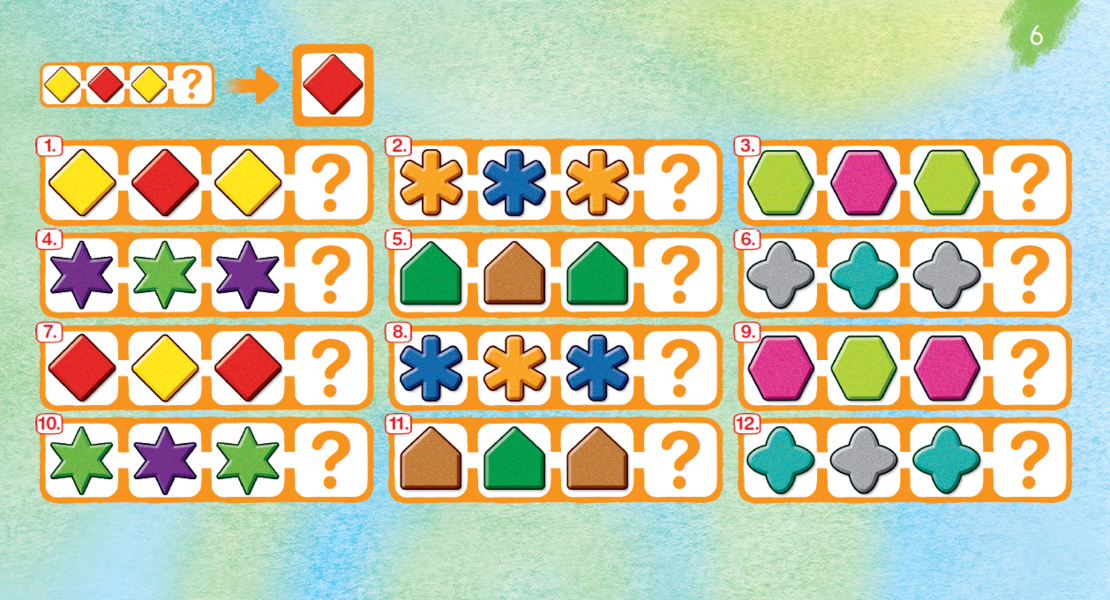Click puzzle 6's question mark tile
1110x600 pixels.
click(1029, 275)
